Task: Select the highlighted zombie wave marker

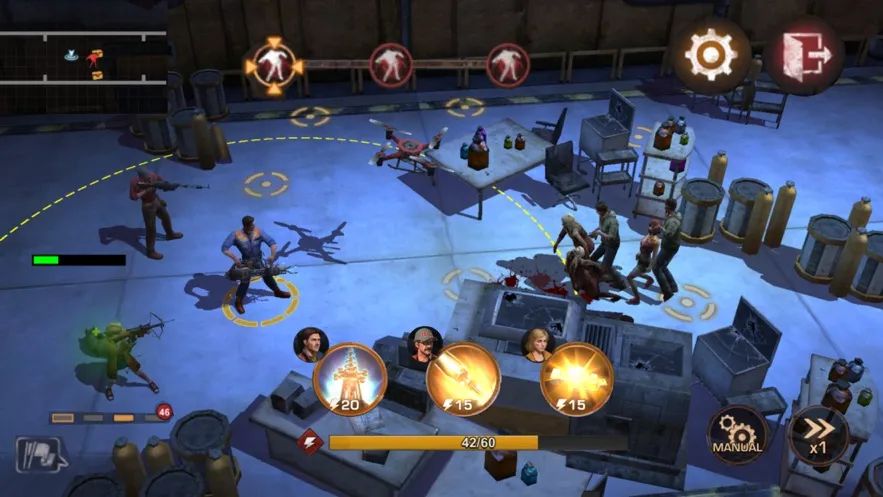Action: 273,64
